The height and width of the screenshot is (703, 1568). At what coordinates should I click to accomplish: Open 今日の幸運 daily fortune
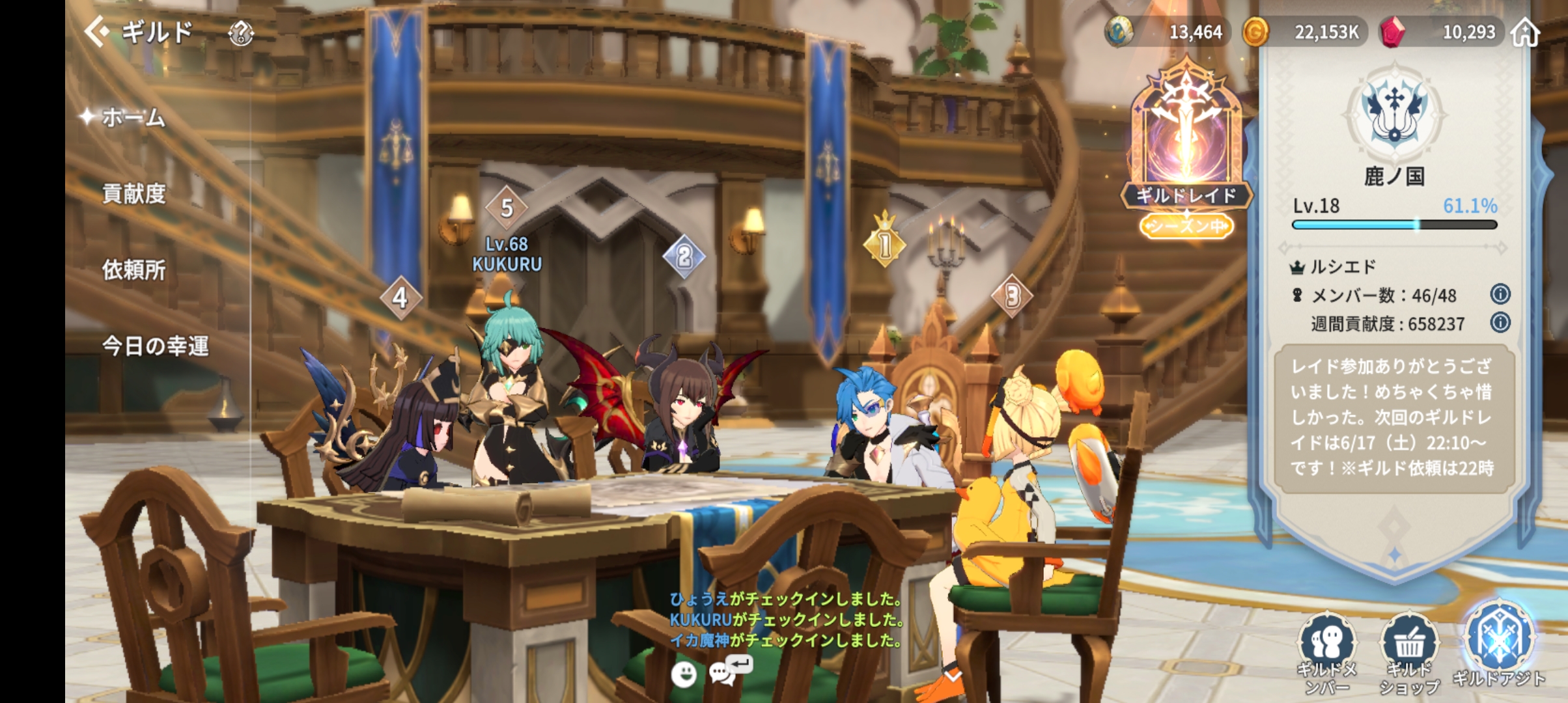(x=155, y=346)
